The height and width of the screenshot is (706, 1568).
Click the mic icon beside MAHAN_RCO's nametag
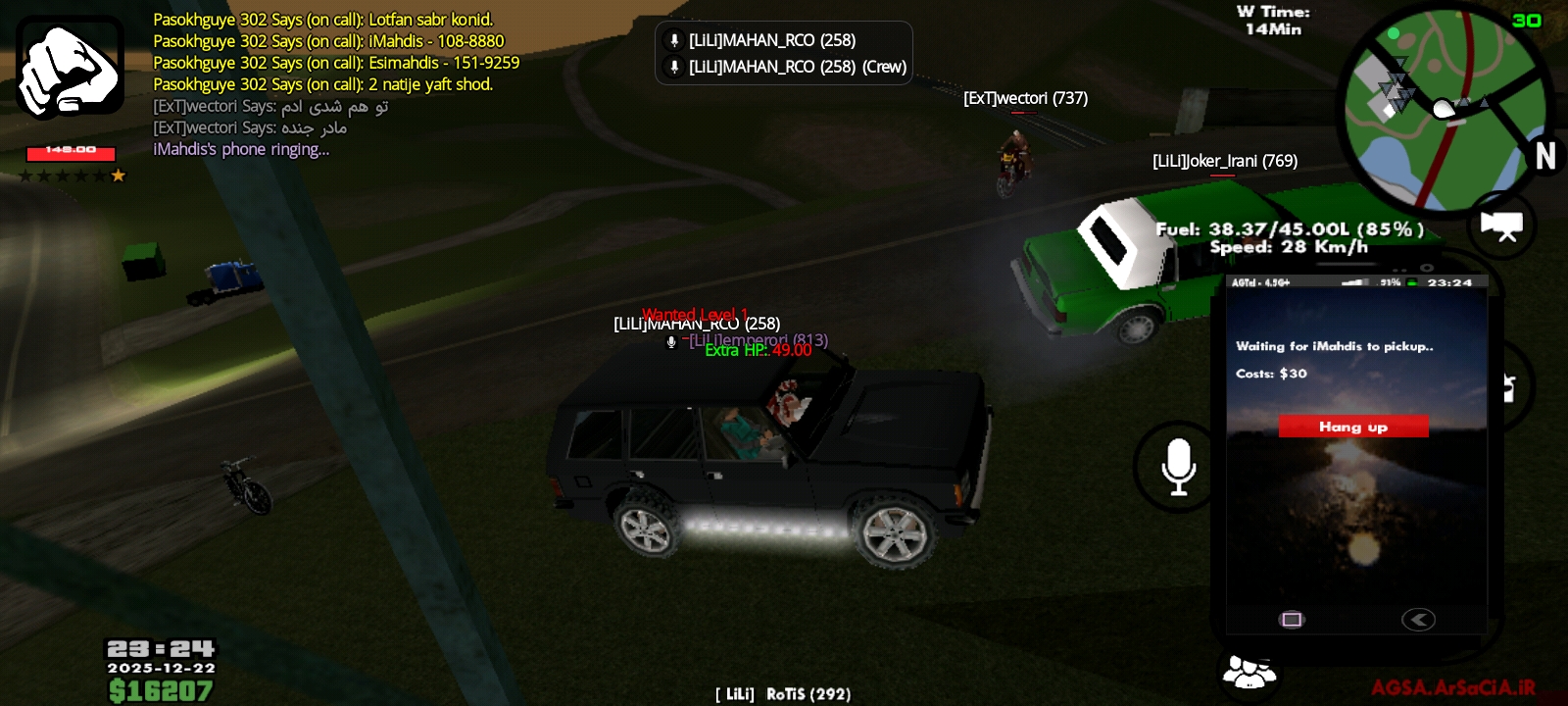(670, 343)
